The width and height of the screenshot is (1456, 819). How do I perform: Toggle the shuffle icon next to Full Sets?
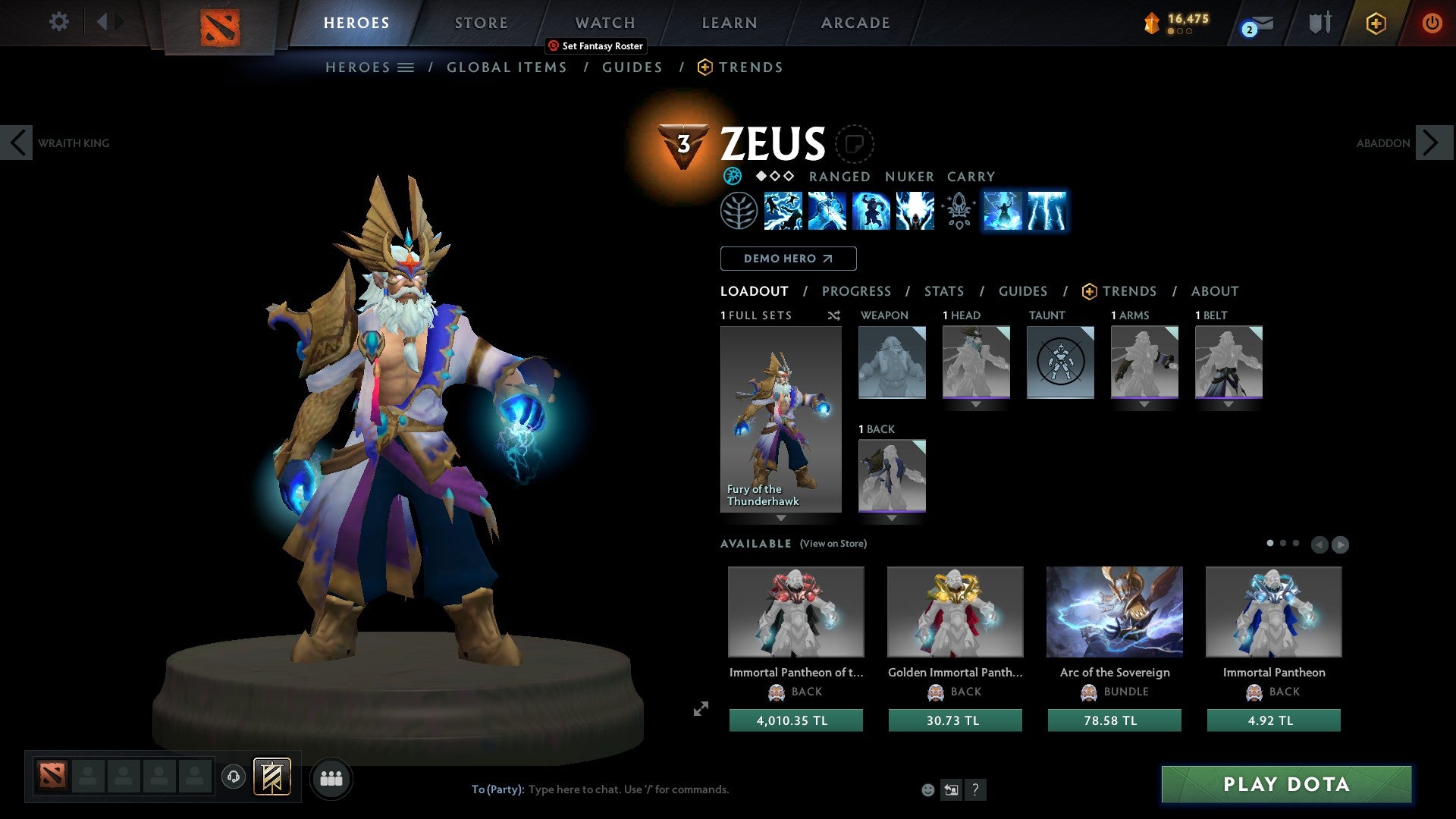coord(833,315)
